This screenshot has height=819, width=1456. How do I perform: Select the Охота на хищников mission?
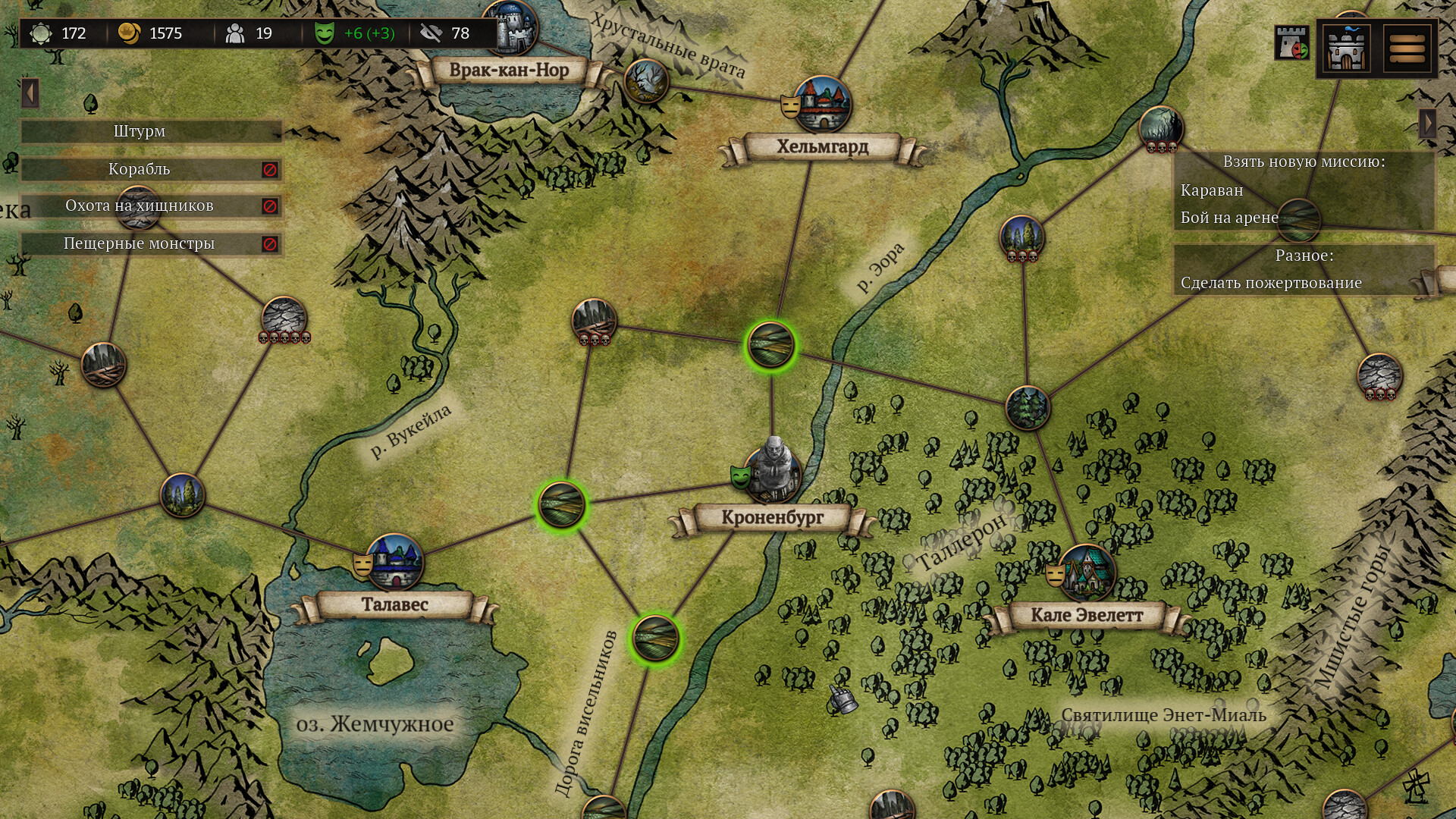(140, 206)
